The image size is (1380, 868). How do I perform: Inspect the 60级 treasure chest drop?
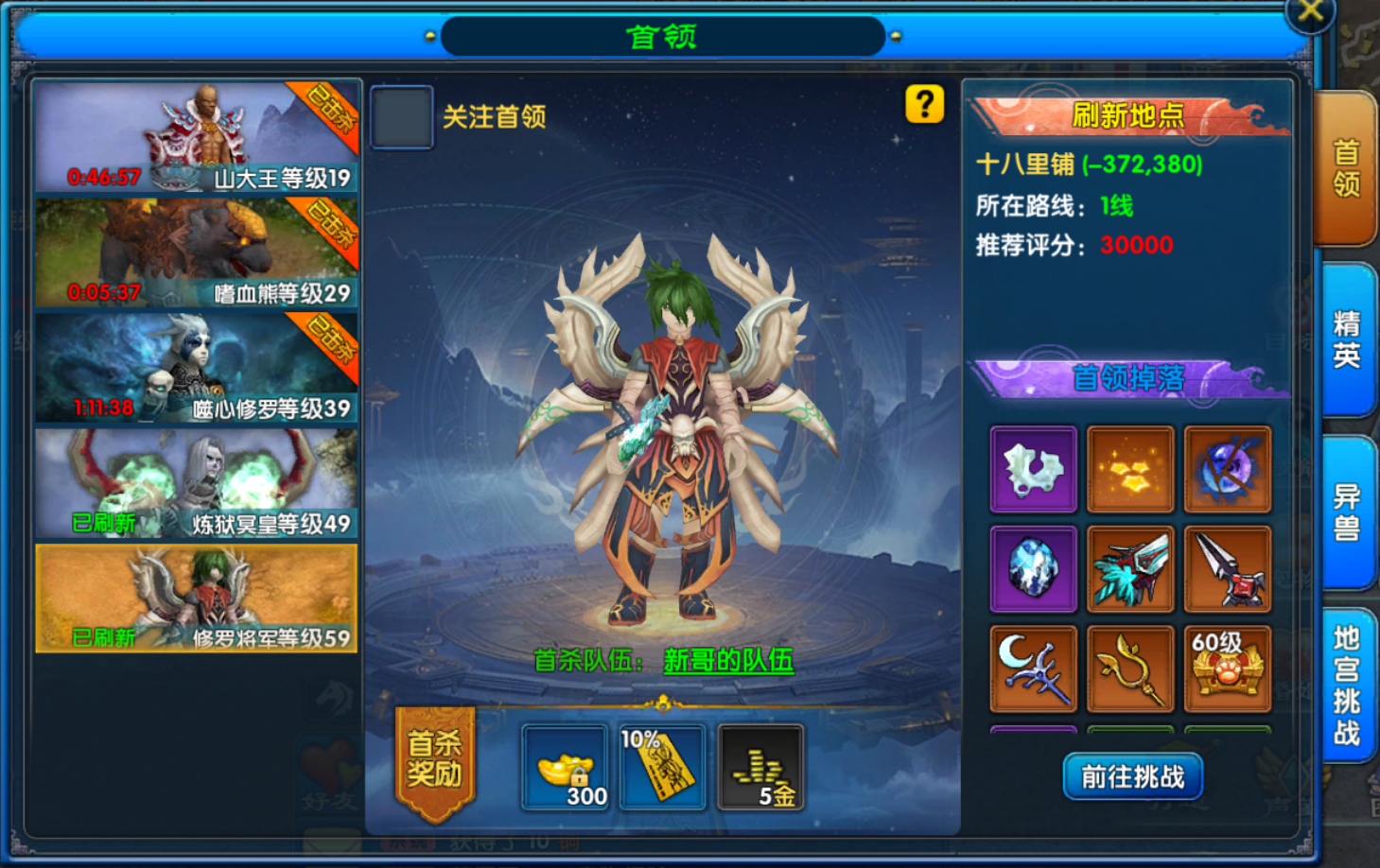tap(1227, 668)
